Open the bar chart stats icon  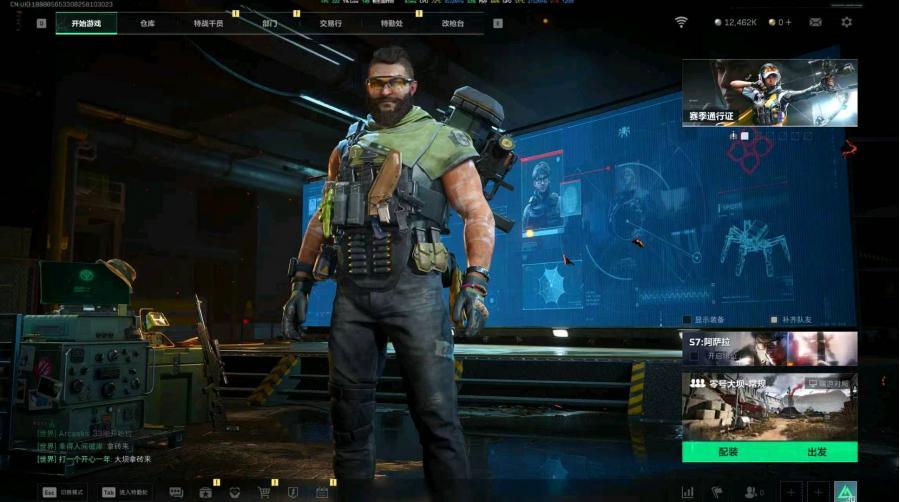click(688, 492)
